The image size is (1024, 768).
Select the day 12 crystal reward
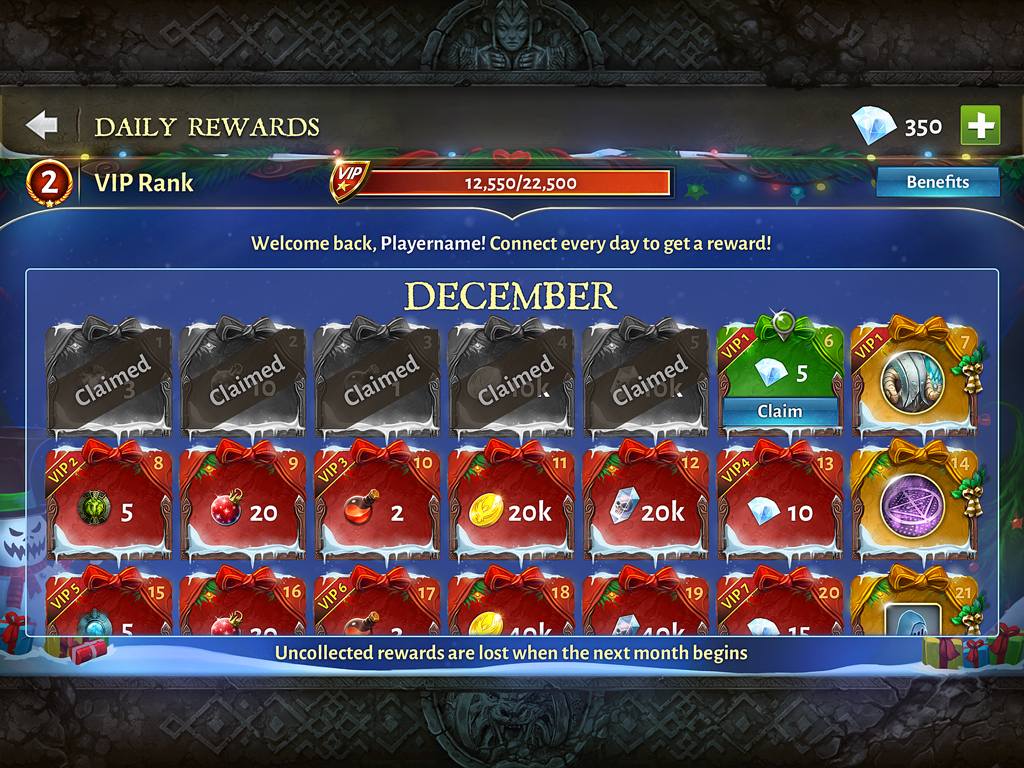[645, 507]
